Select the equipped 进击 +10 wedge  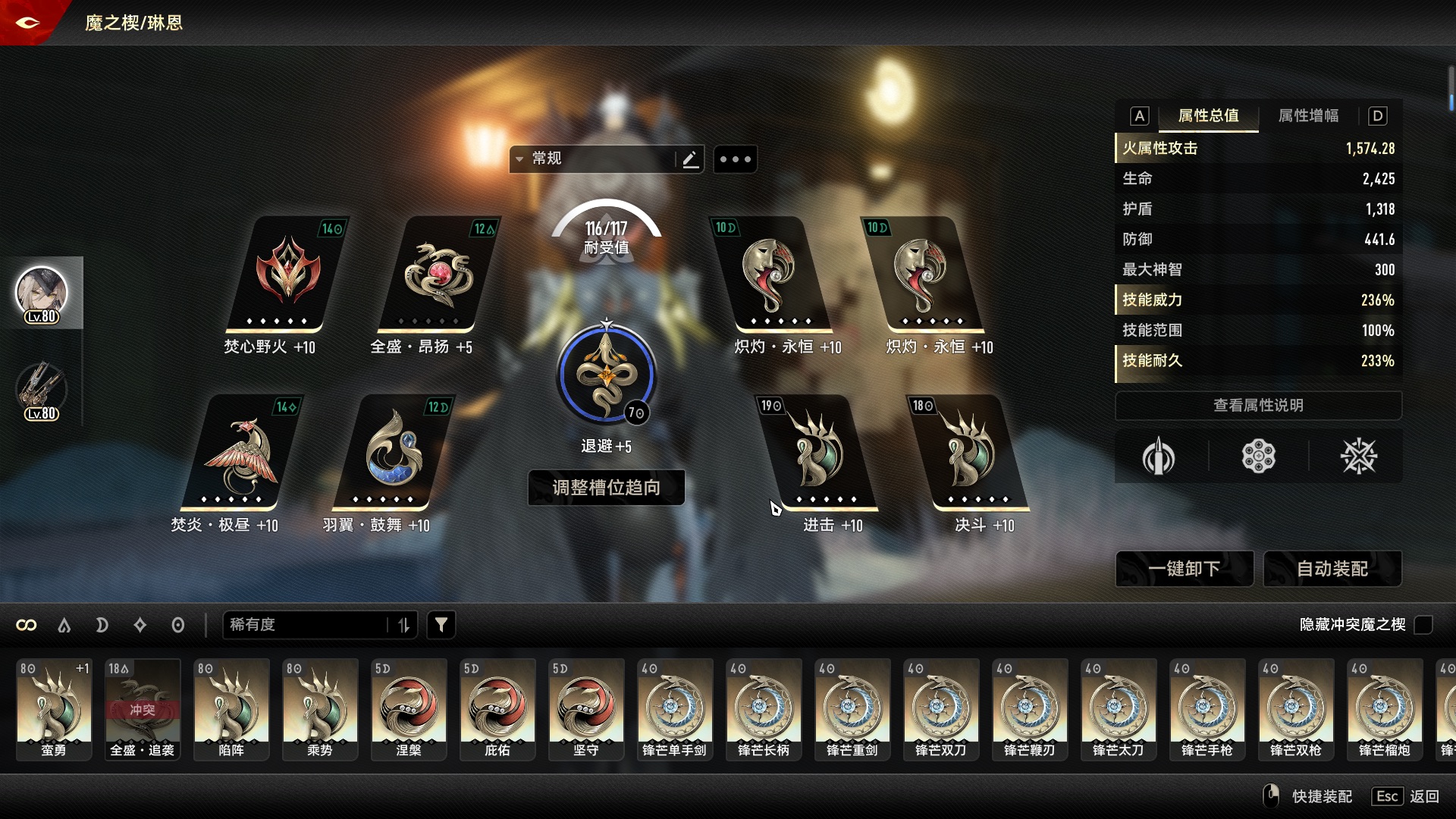818,455
